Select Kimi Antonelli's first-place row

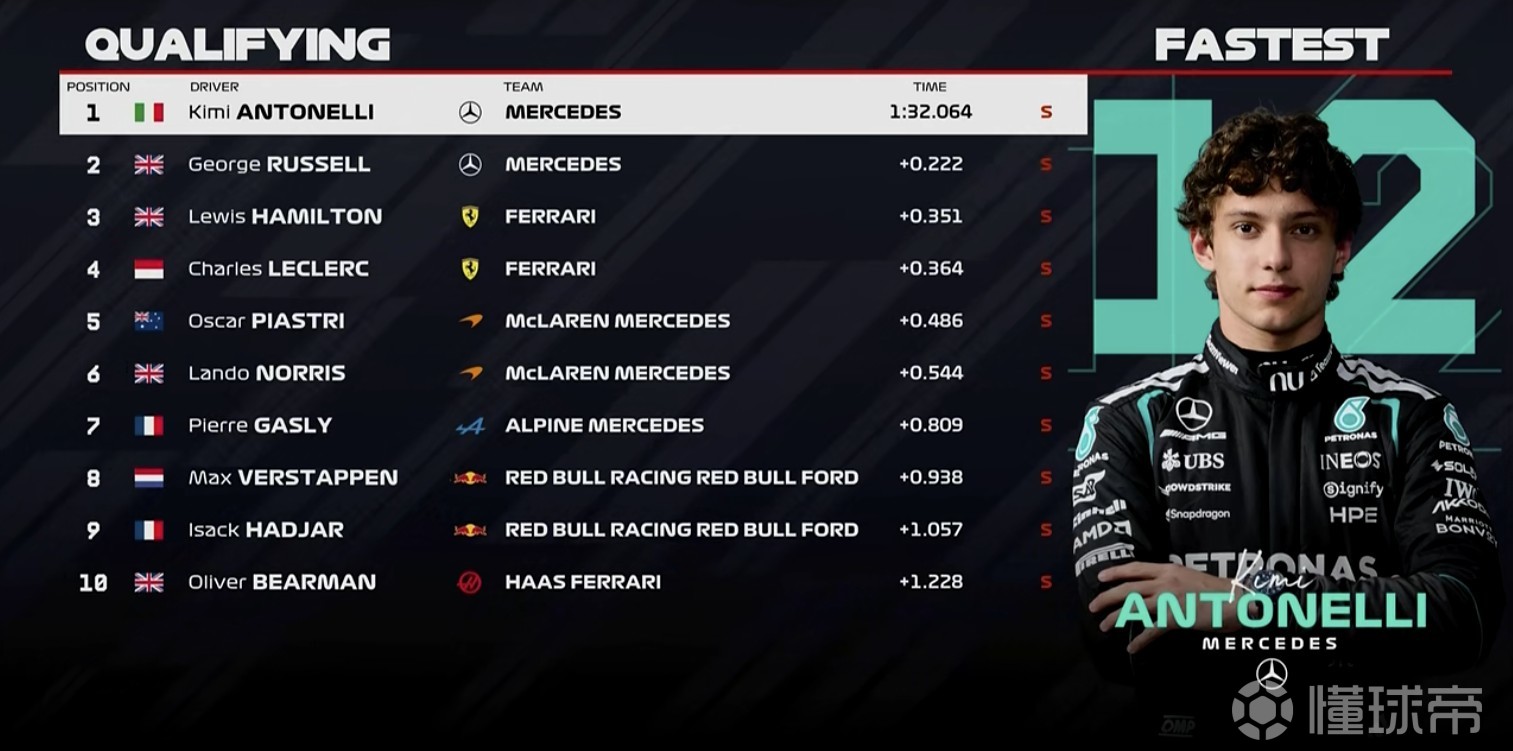[x=572, y=112]
